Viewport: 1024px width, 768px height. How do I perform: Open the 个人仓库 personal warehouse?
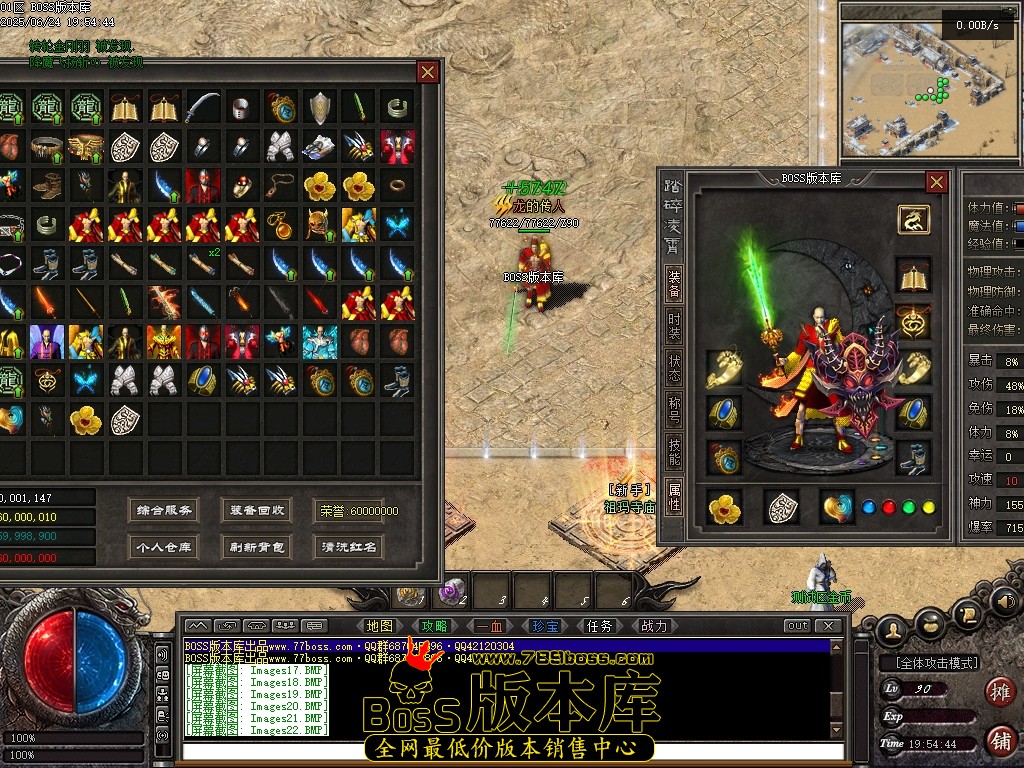pyautogui.click(x=164, y=547)
